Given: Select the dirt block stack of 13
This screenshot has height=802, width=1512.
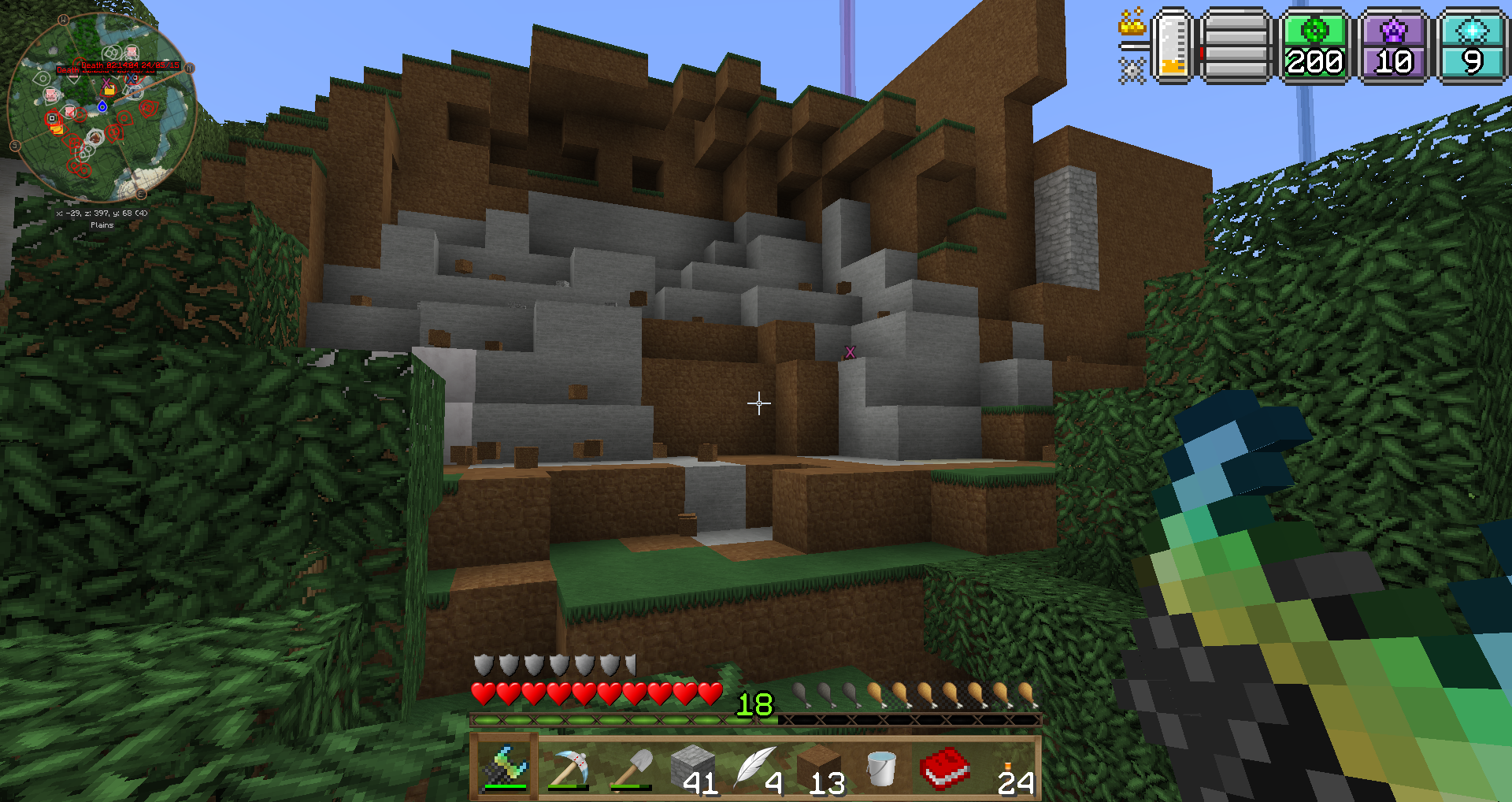Looking at the screenshot, I should pos(820,768).
